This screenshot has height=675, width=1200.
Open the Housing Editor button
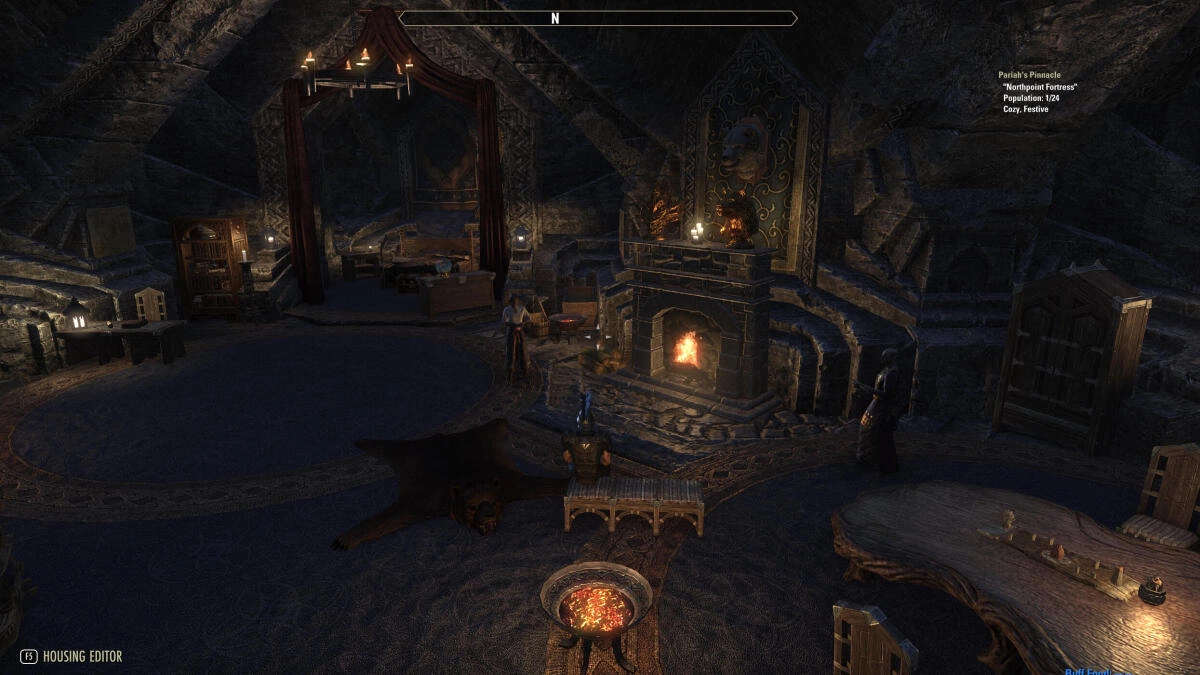[71, 657]
